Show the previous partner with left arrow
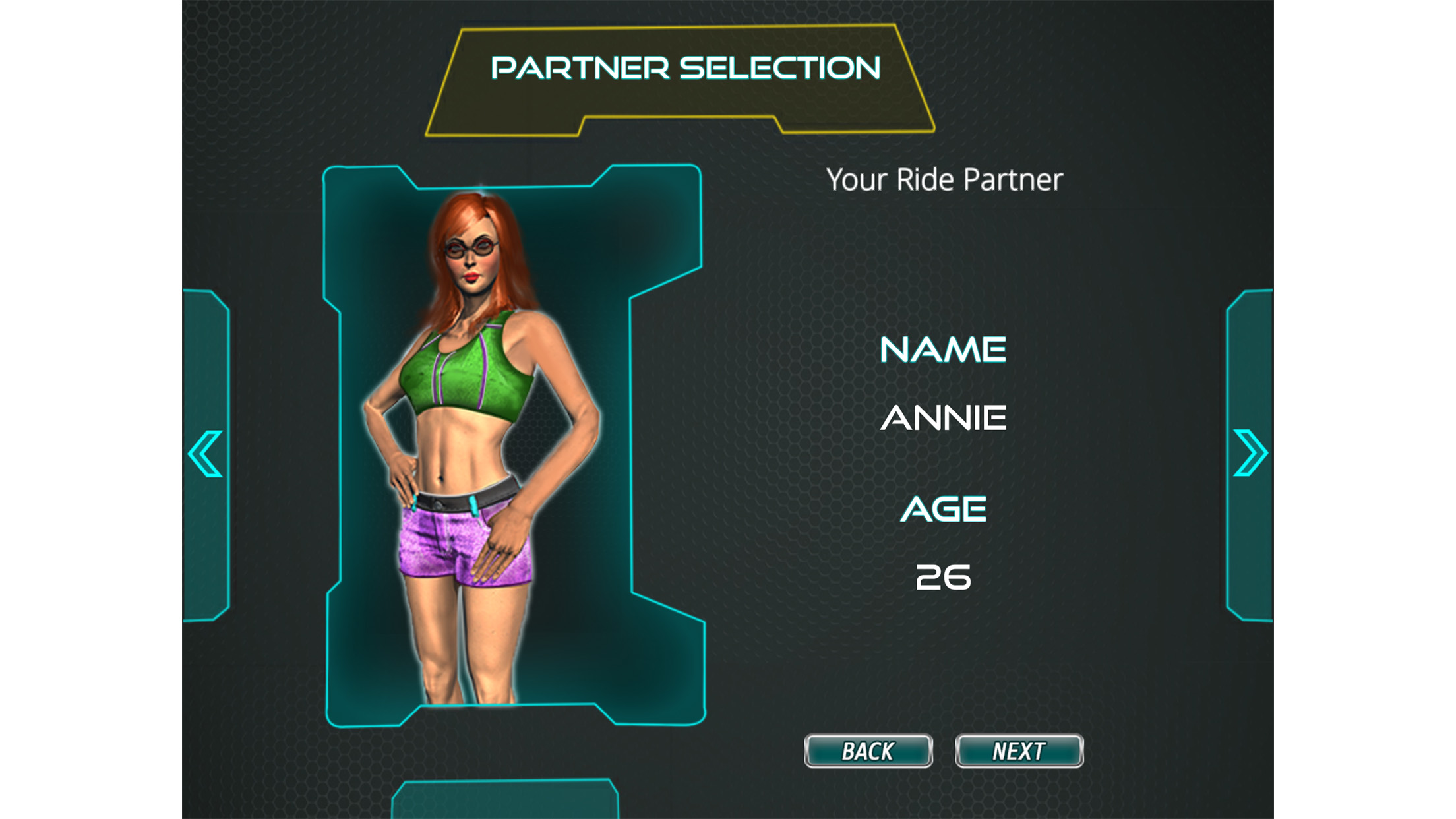This screenshot has height=819, width=1456. click(x=206, y=454)
